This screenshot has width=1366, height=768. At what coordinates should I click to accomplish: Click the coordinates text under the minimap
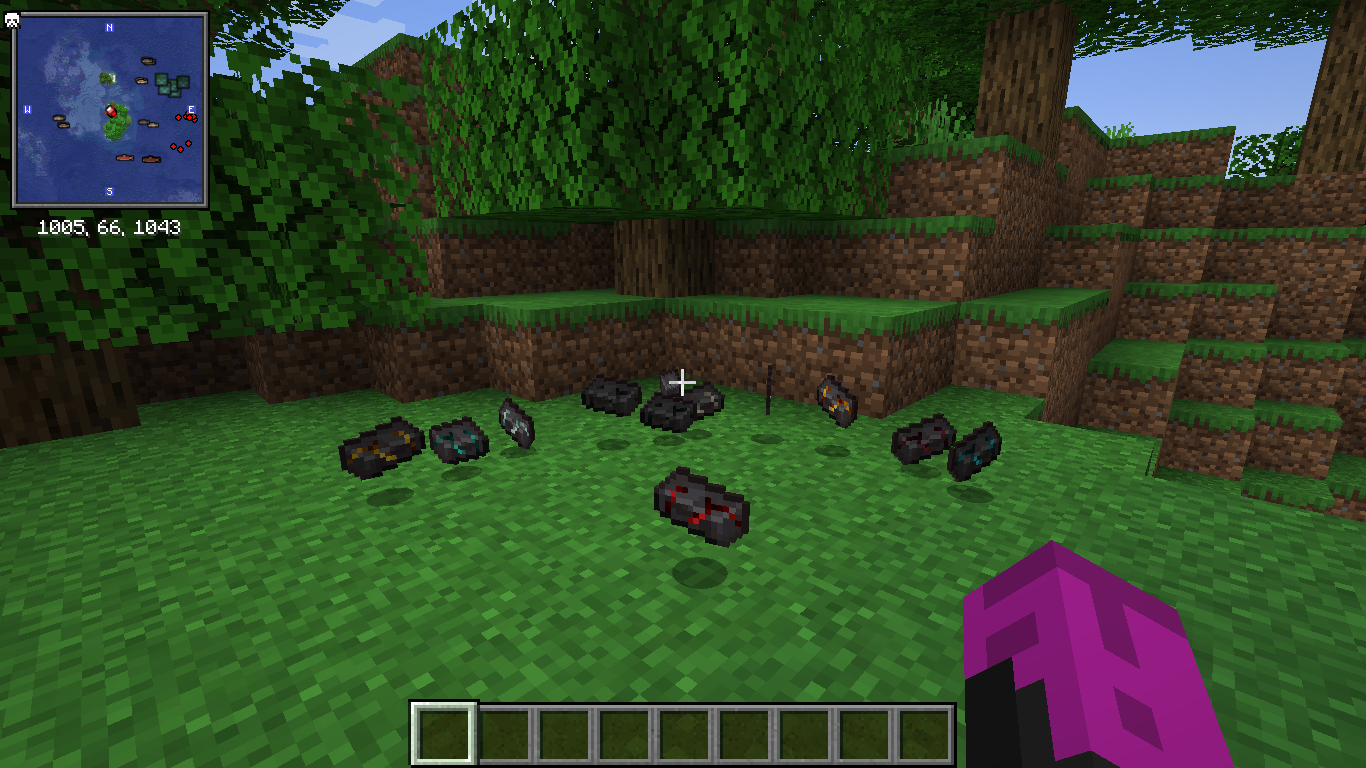pyautogui.click(x=109, y=227)
